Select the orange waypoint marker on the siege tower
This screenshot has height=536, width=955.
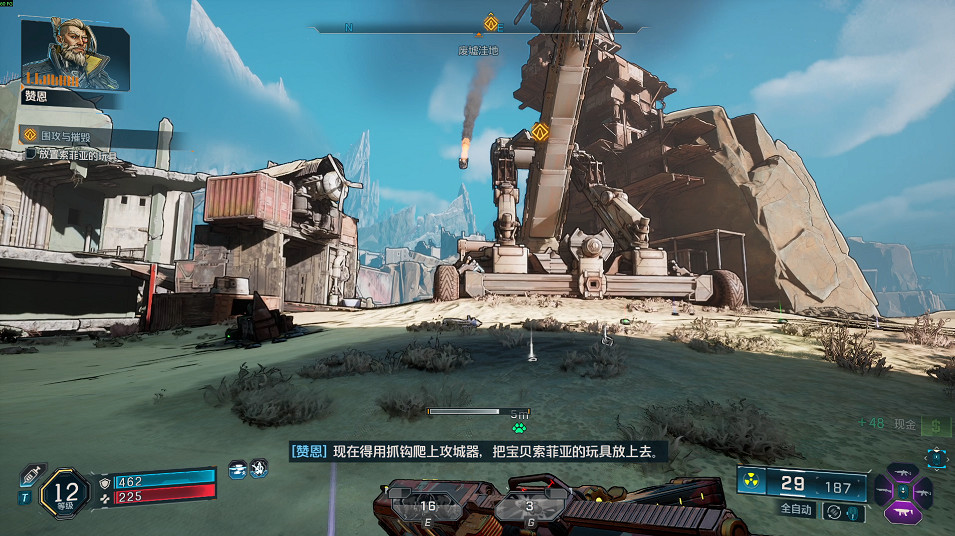click(x=541, y=131)
